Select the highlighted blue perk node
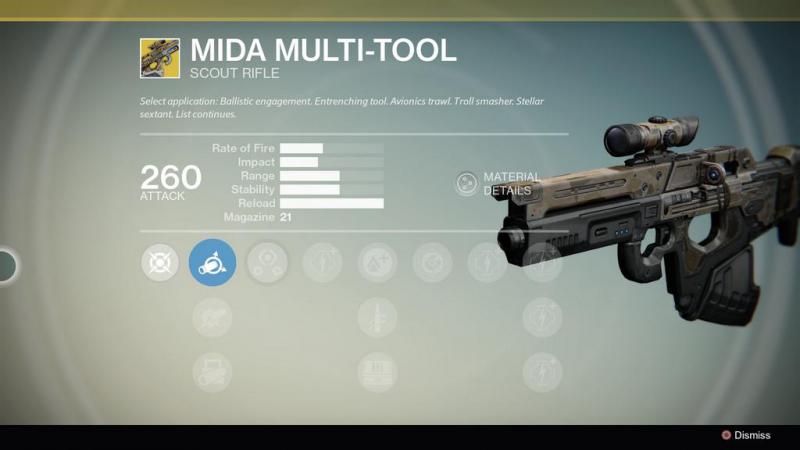The height and width of the screenshot is (450, 800). tap(213, 262)
